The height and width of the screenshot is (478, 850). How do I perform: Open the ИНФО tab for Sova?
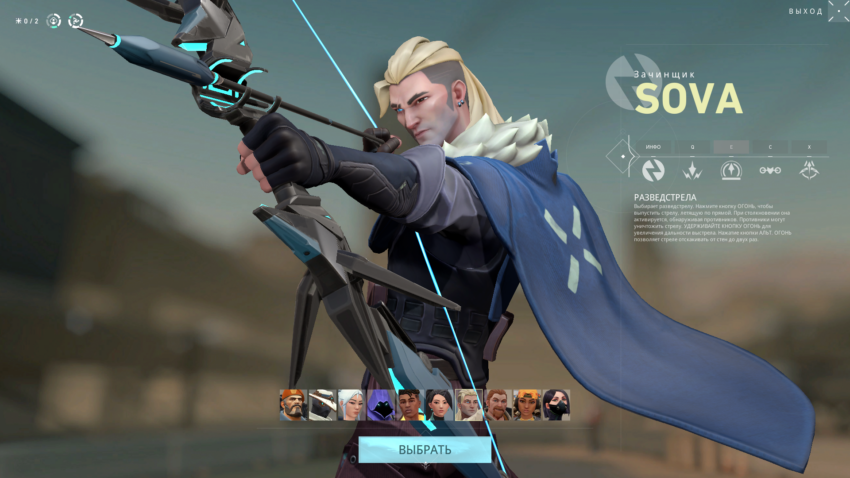coord(652,146)
